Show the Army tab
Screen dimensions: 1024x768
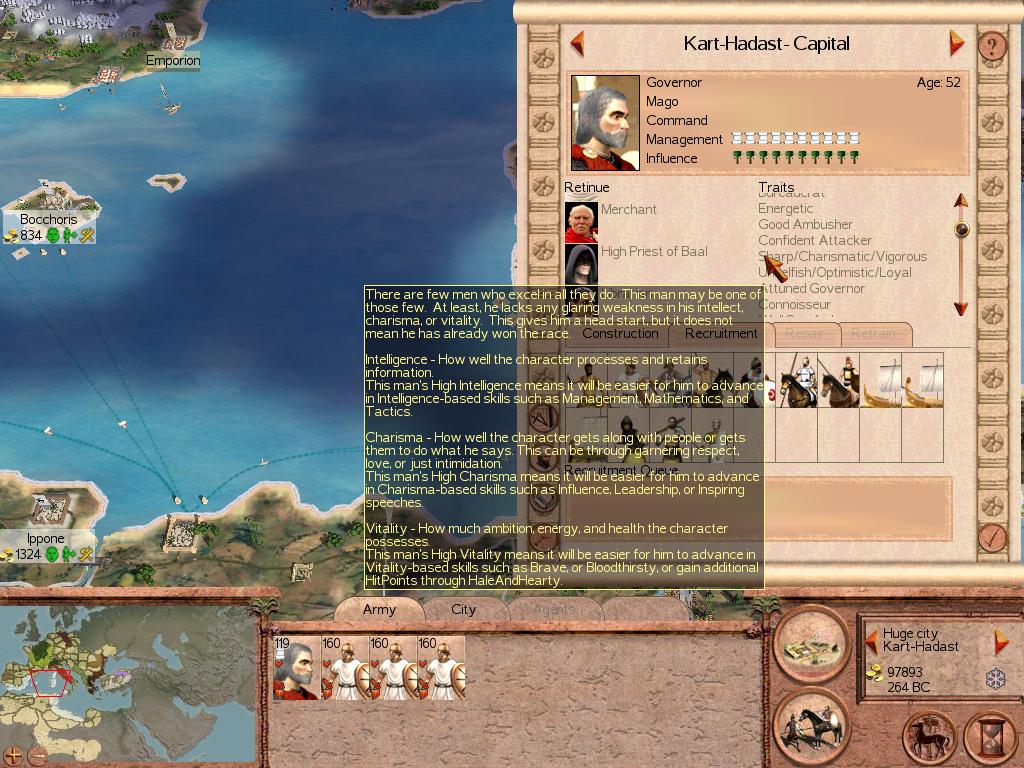[x=379, y=609]
